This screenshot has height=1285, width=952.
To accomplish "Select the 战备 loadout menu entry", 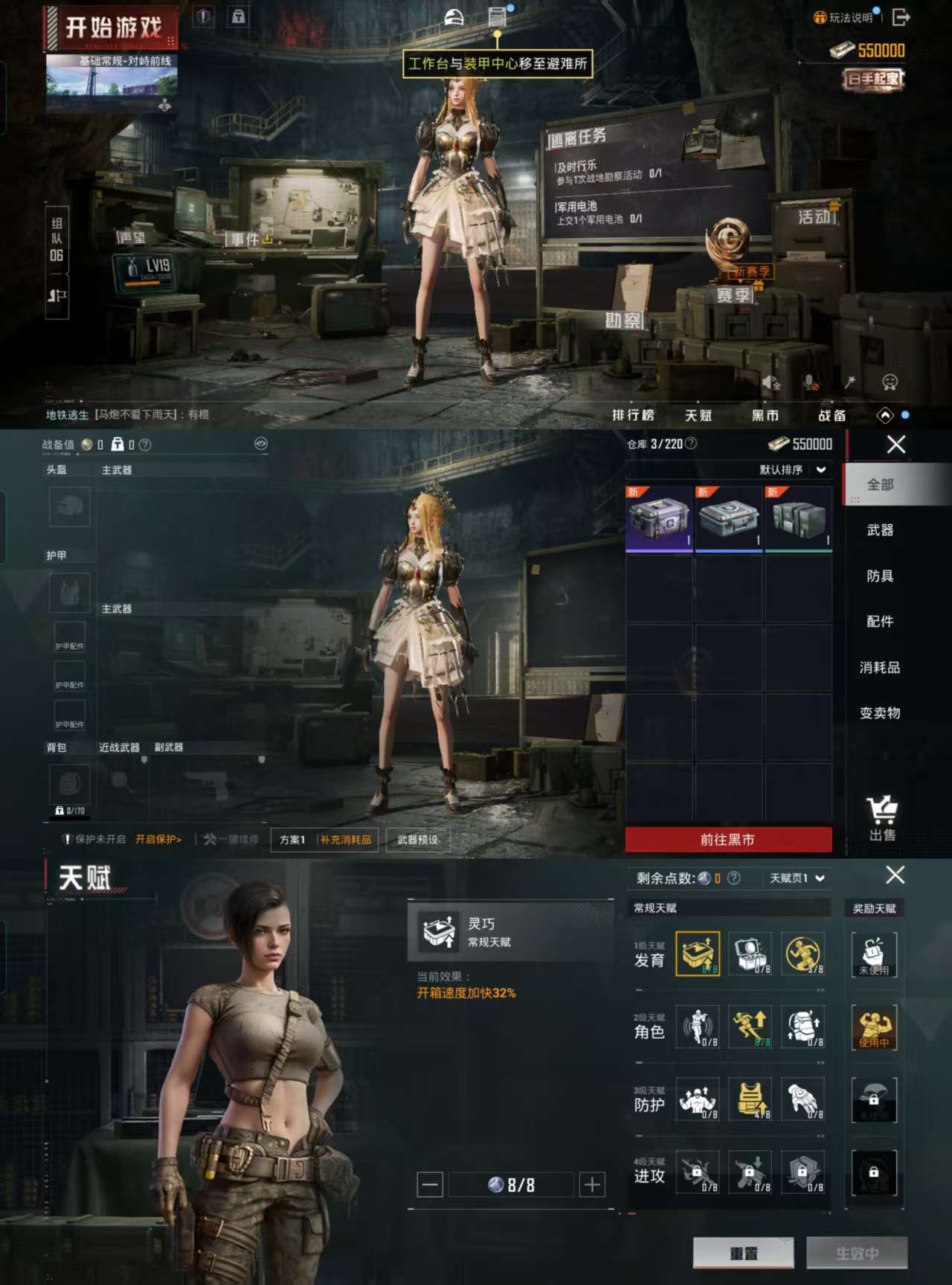I will click(832, 416).
